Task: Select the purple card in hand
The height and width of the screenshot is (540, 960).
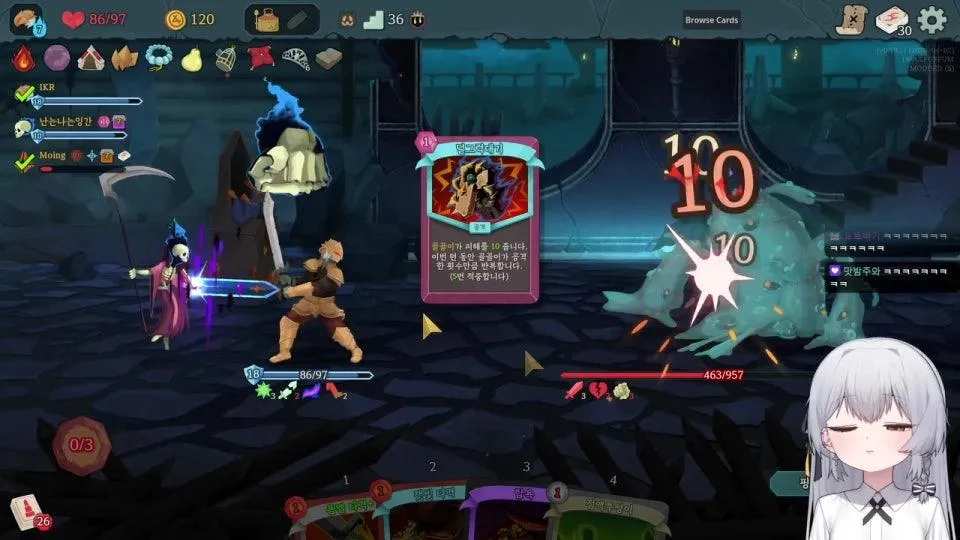Action: pos(507,515)
